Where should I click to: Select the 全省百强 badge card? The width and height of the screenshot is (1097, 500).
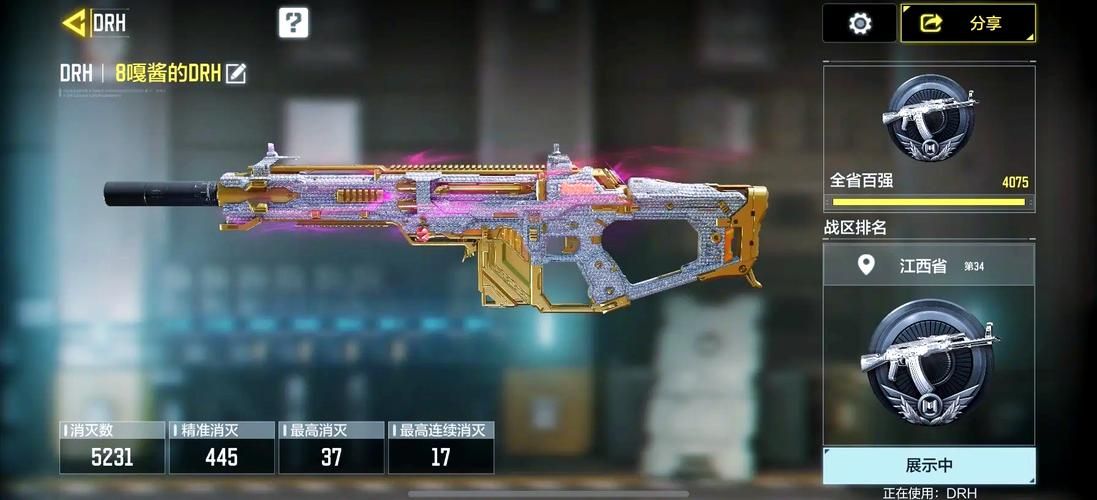coord(928,138)
